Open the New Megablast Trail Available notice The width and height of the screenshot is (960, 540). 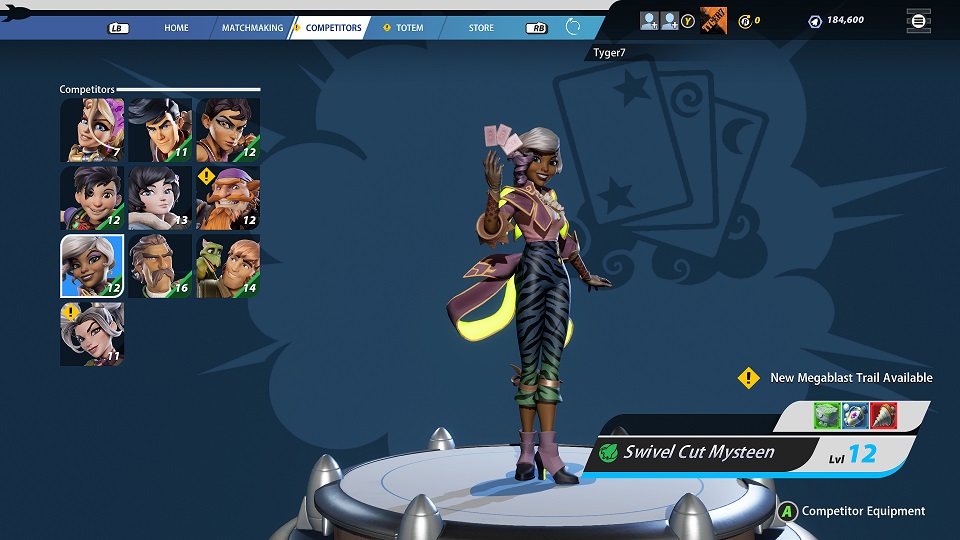click(850, 378)
